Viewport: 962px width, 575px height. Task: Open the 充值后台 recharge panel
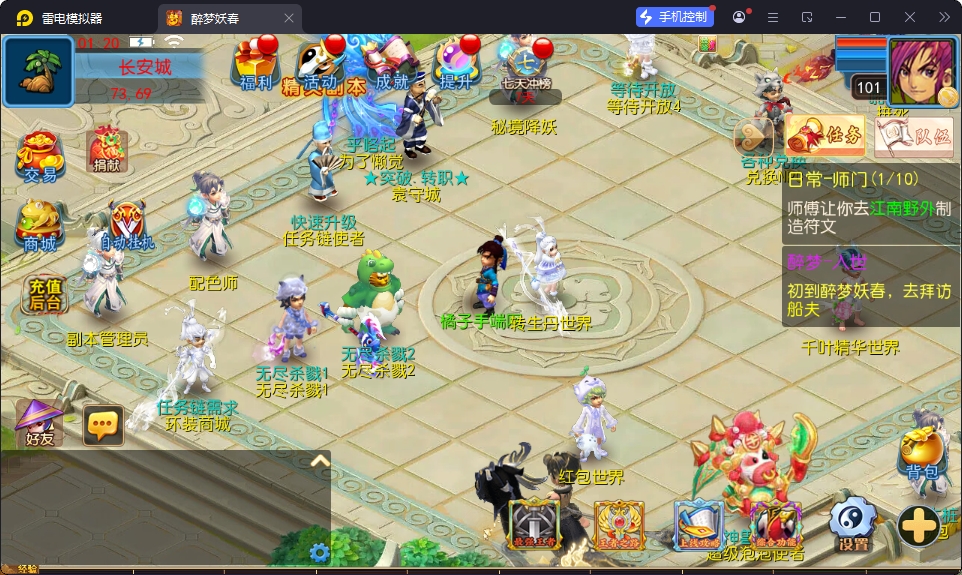point(45,294)
